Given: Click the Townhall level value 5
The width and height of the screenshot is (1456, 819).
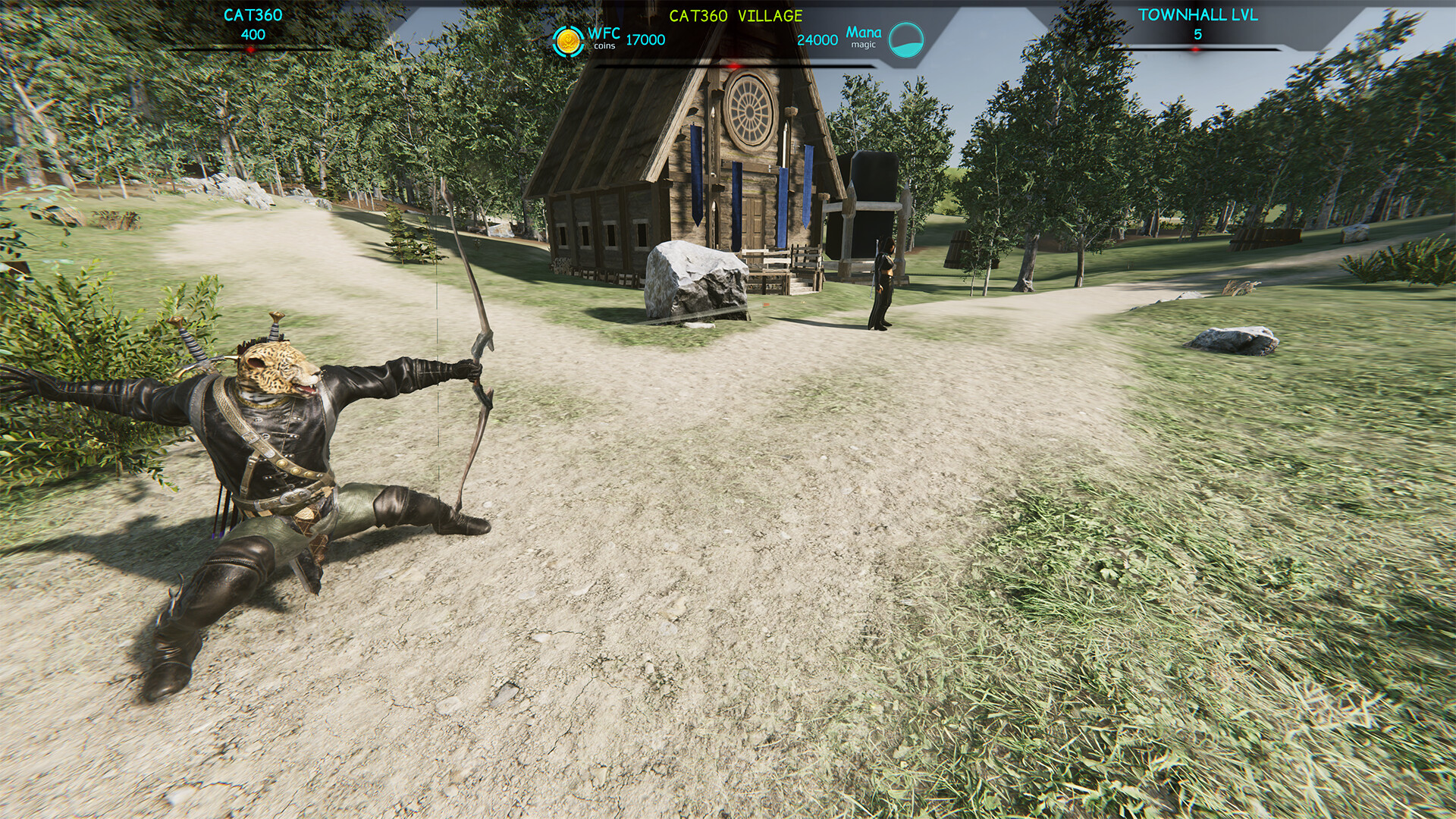Looking at the screenshot, I should pos(1197,33).
